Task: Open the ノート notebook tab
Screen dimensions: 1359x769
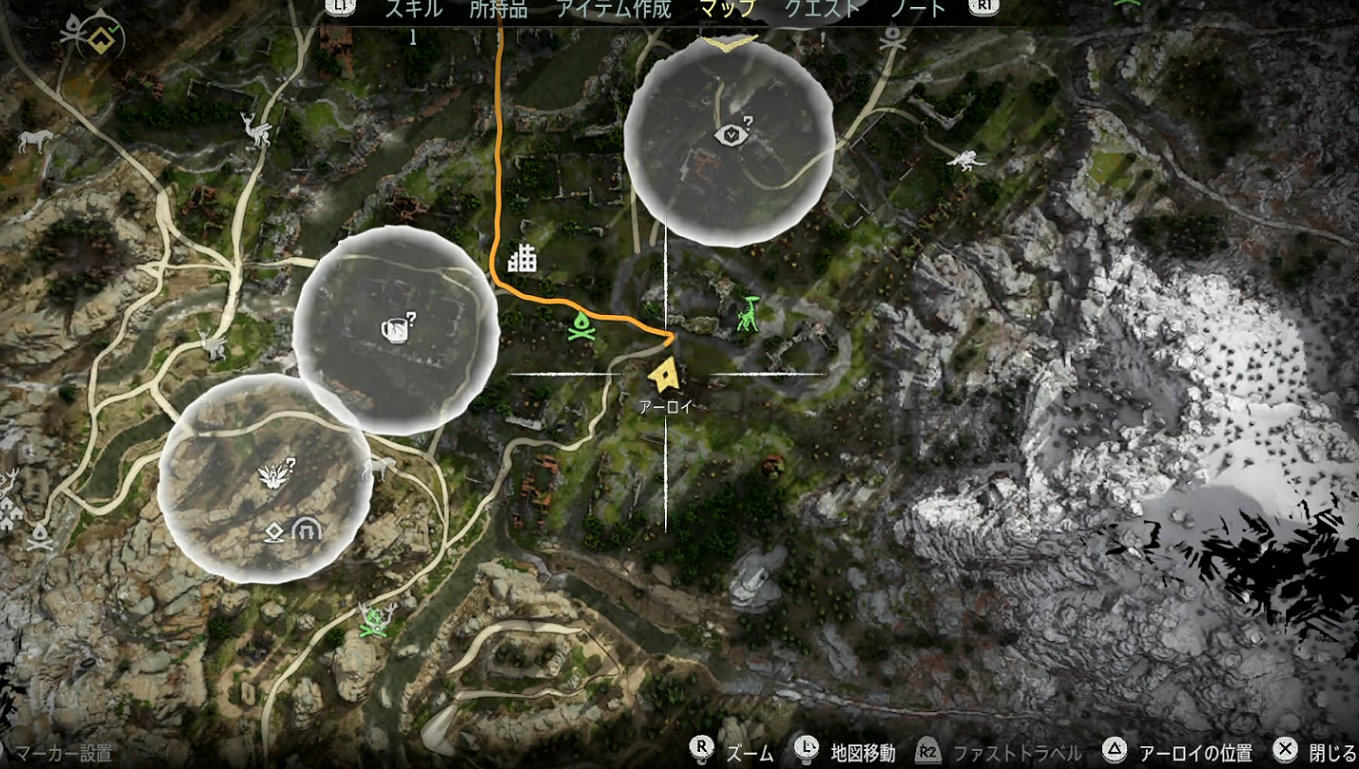Action: (x=917, y=10)
